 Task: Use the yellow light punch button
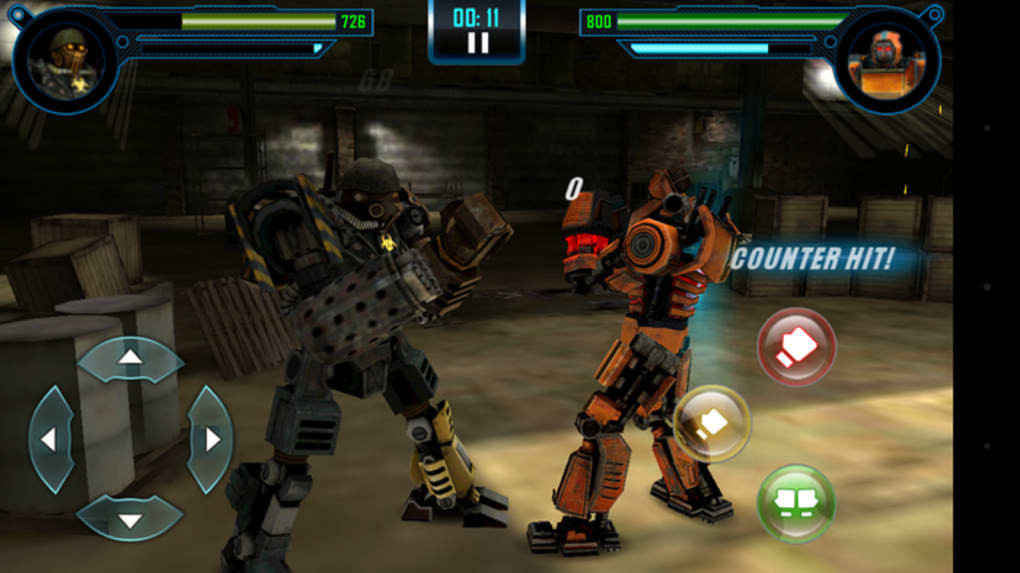(x=712, y=423)
